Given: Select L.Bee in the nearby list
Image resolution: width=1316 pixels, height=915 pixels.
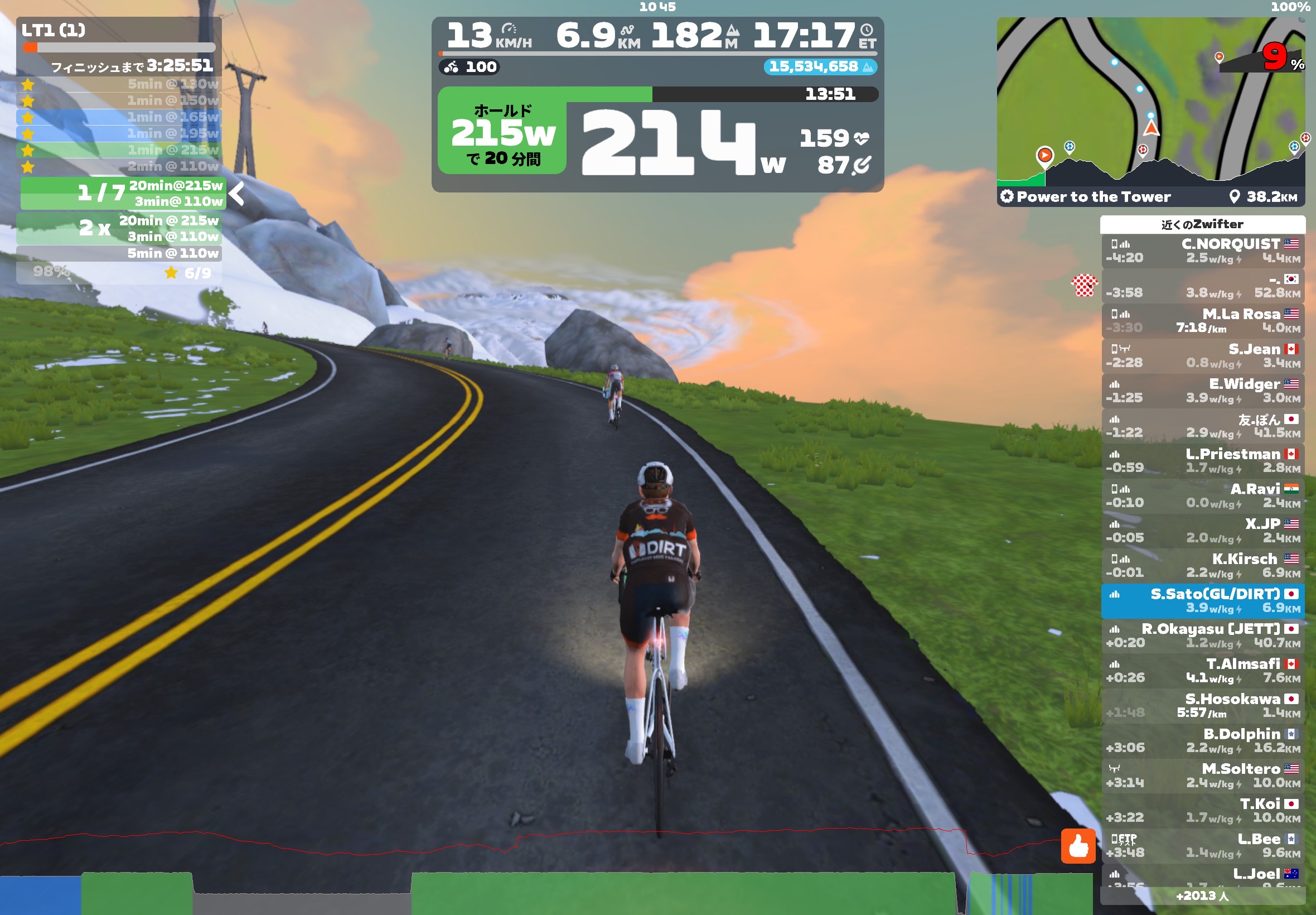Looking at the screenshot, I should pyautogui.click(x=1202, y=845).
